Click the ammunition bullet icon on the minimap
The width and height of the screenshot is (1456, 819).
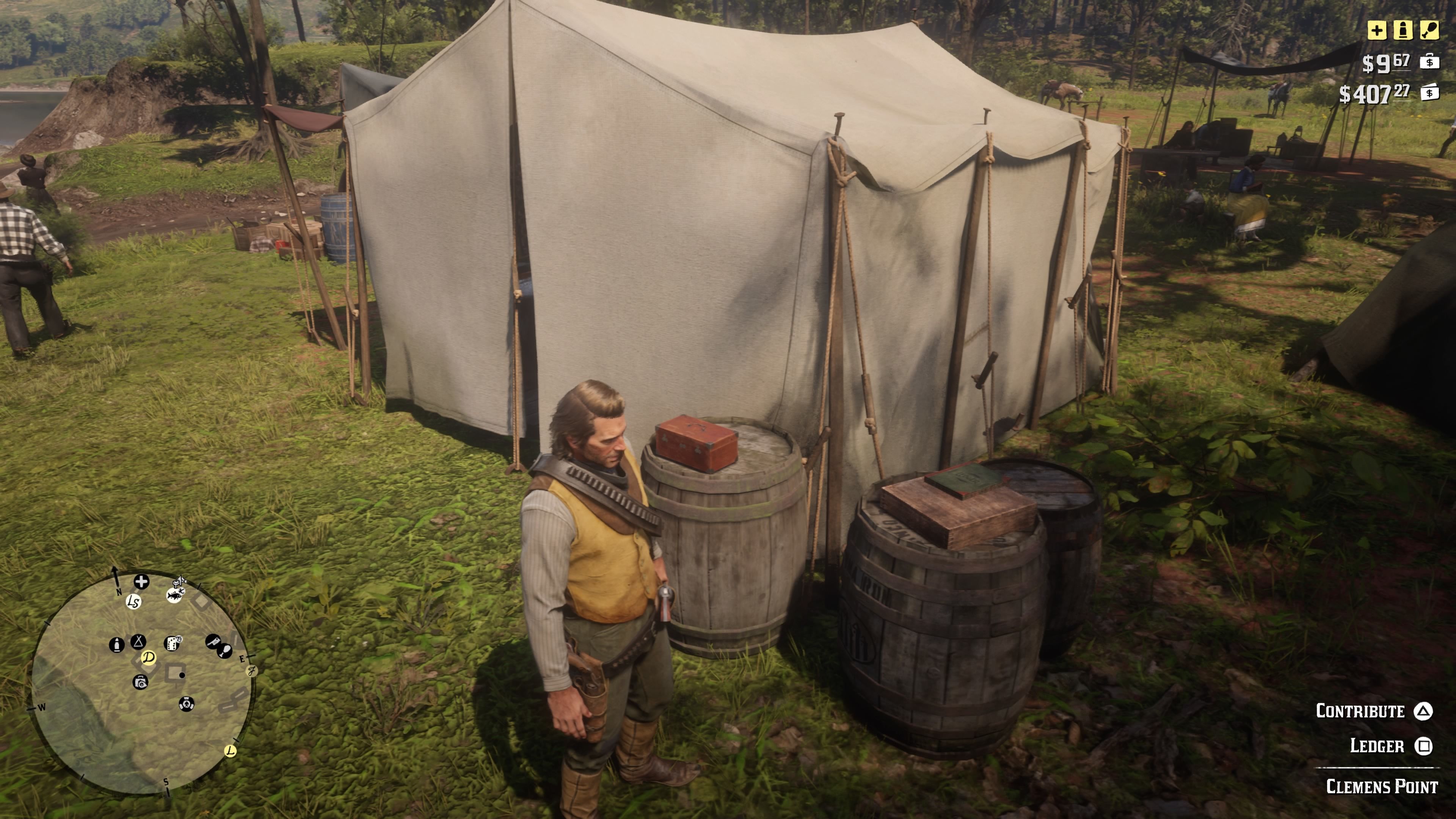(118, 645)
